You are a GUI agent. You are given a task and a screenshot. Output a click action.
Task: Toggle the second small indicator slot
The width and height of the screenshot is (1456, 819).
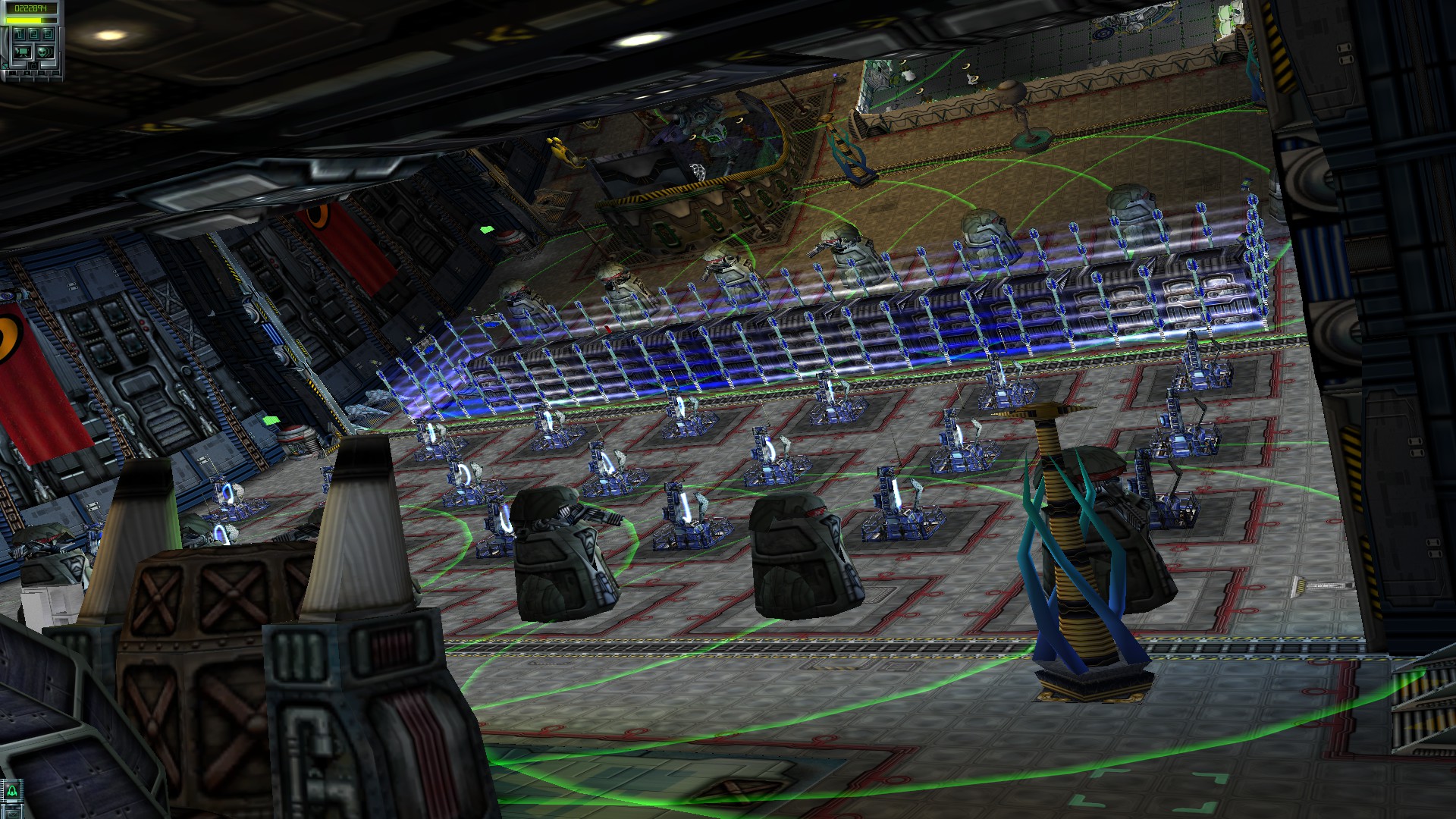(x=27, y=72)
